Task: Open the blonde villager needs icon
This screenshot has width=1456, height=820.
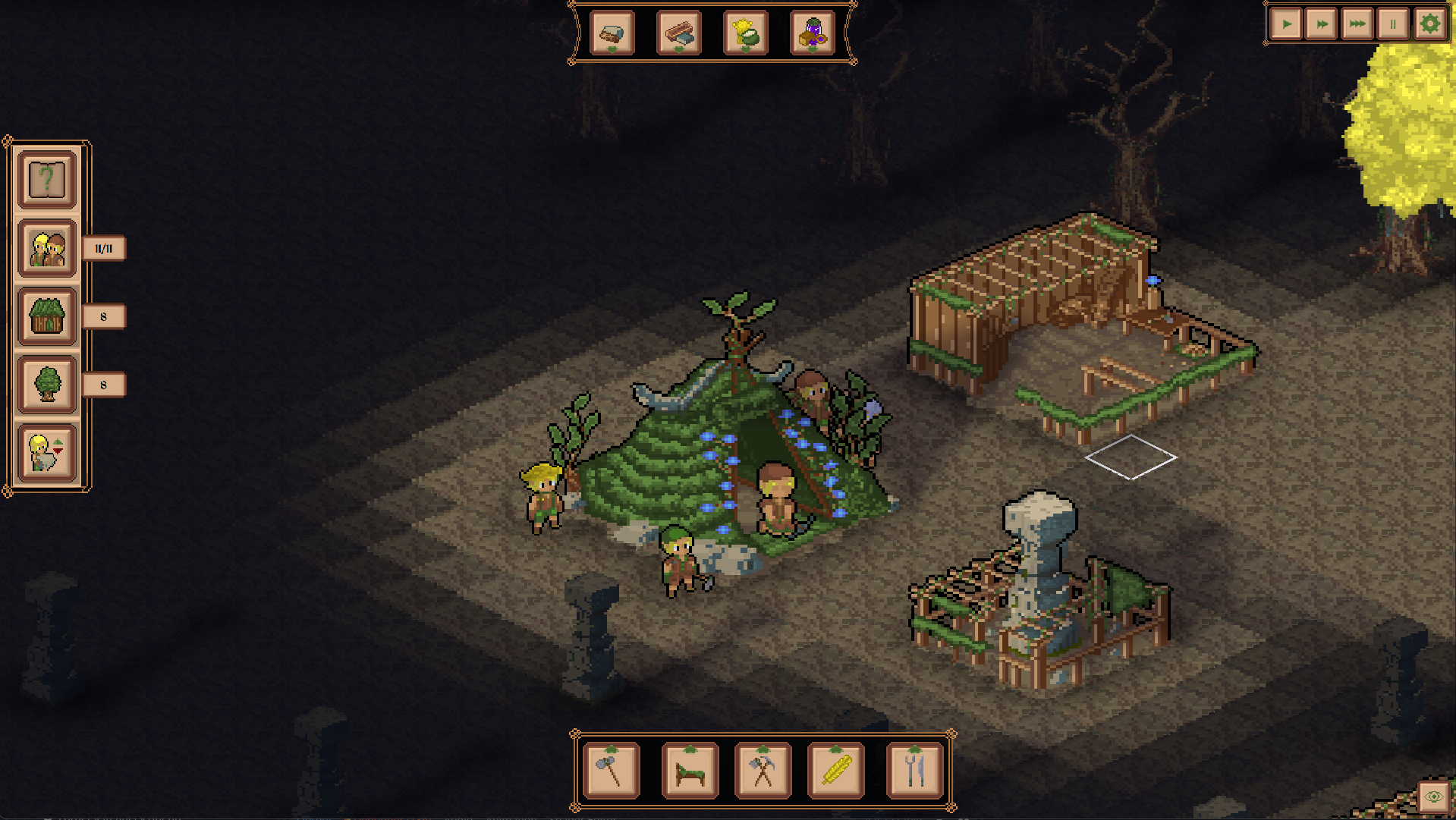Action: pos(47,453)
